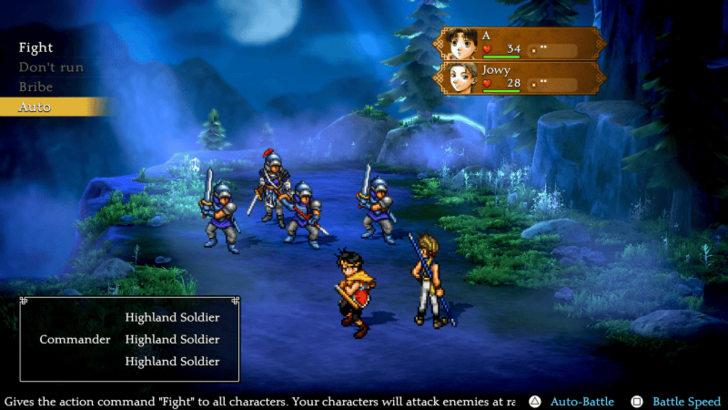This screenshot has width=728, height=410.
Task: Select the highlighted Auto command
Action: coord(36,107)
